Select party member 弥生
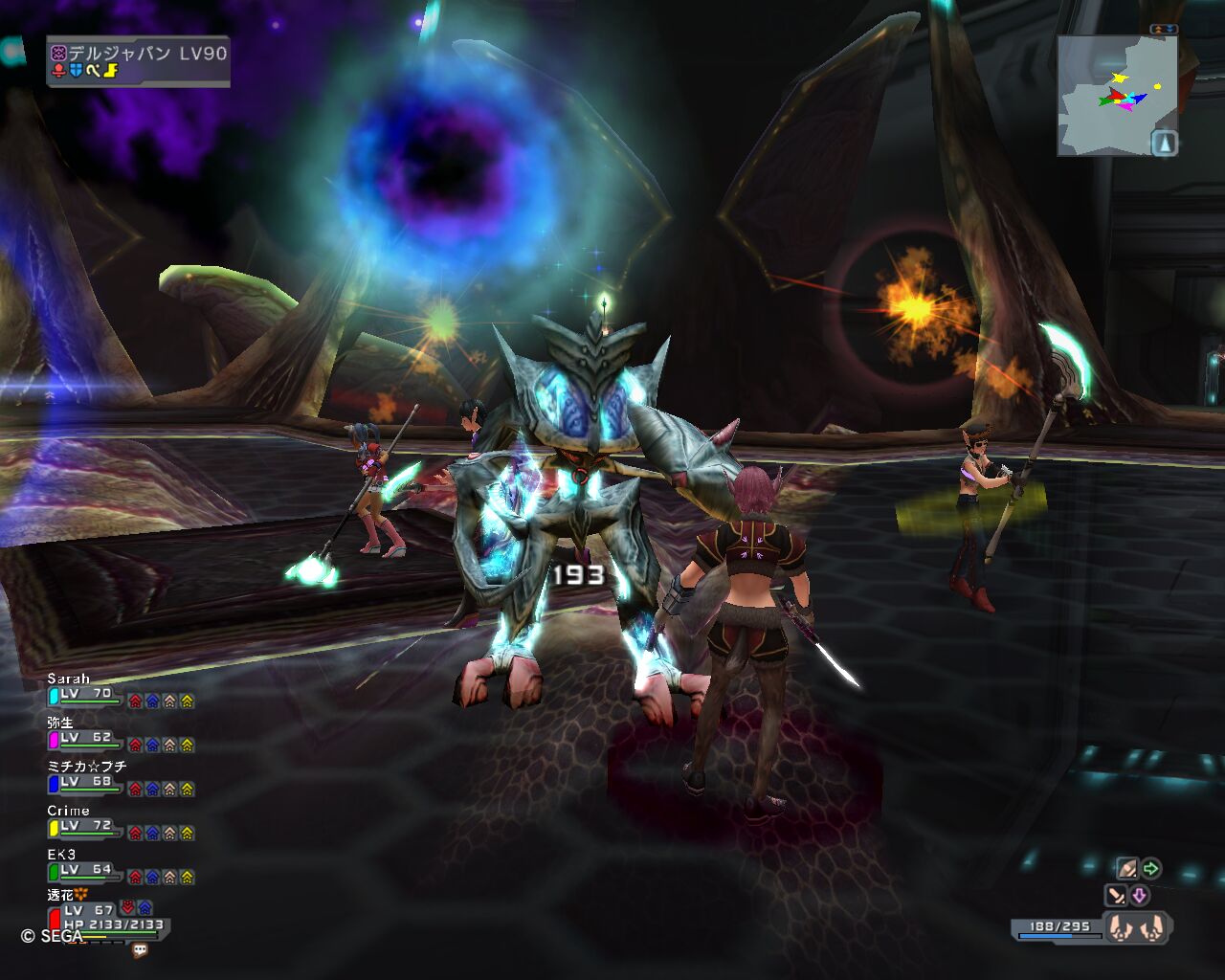The height and width of the screenshot is (980, 1225). [x=84, y=735]
